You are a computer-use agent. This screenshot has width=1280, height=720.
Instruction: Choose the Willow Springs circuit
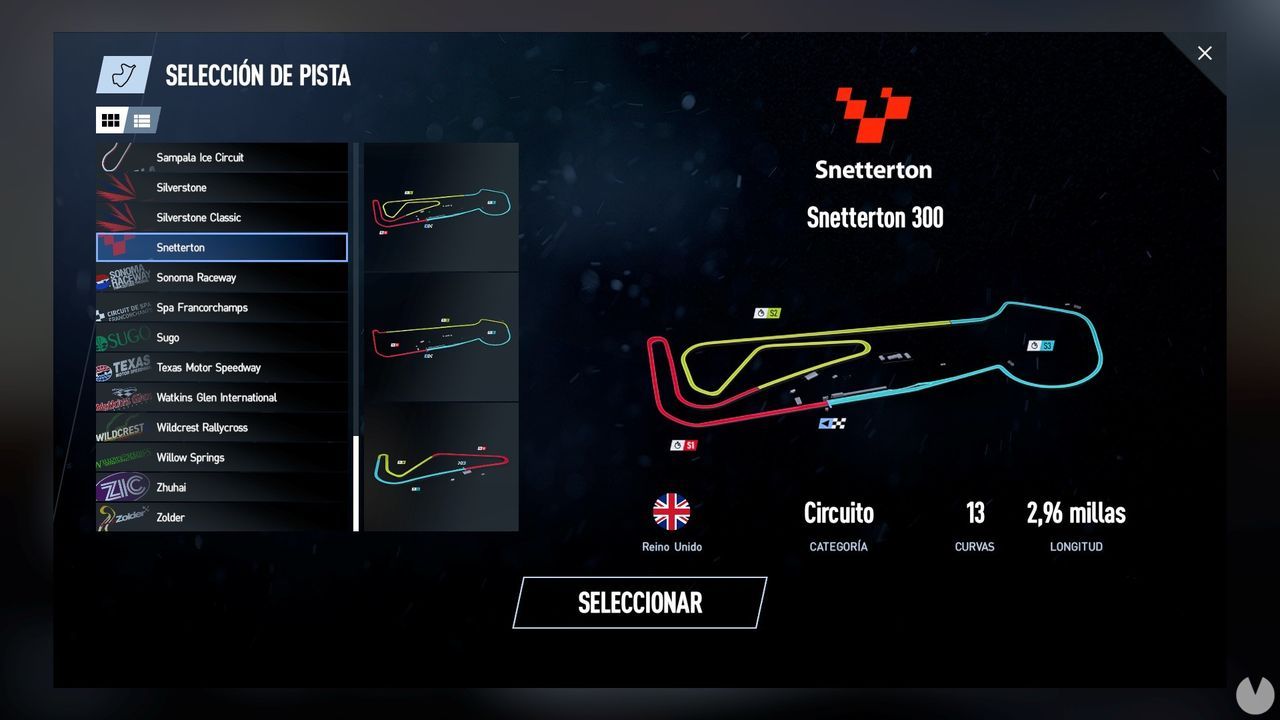222,457
